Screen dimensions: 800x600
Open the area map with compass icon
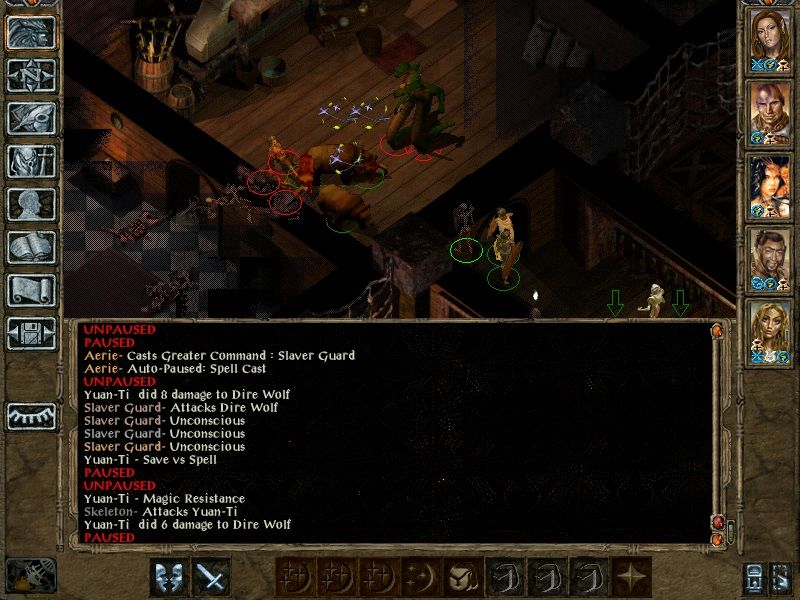coord(31,75)
